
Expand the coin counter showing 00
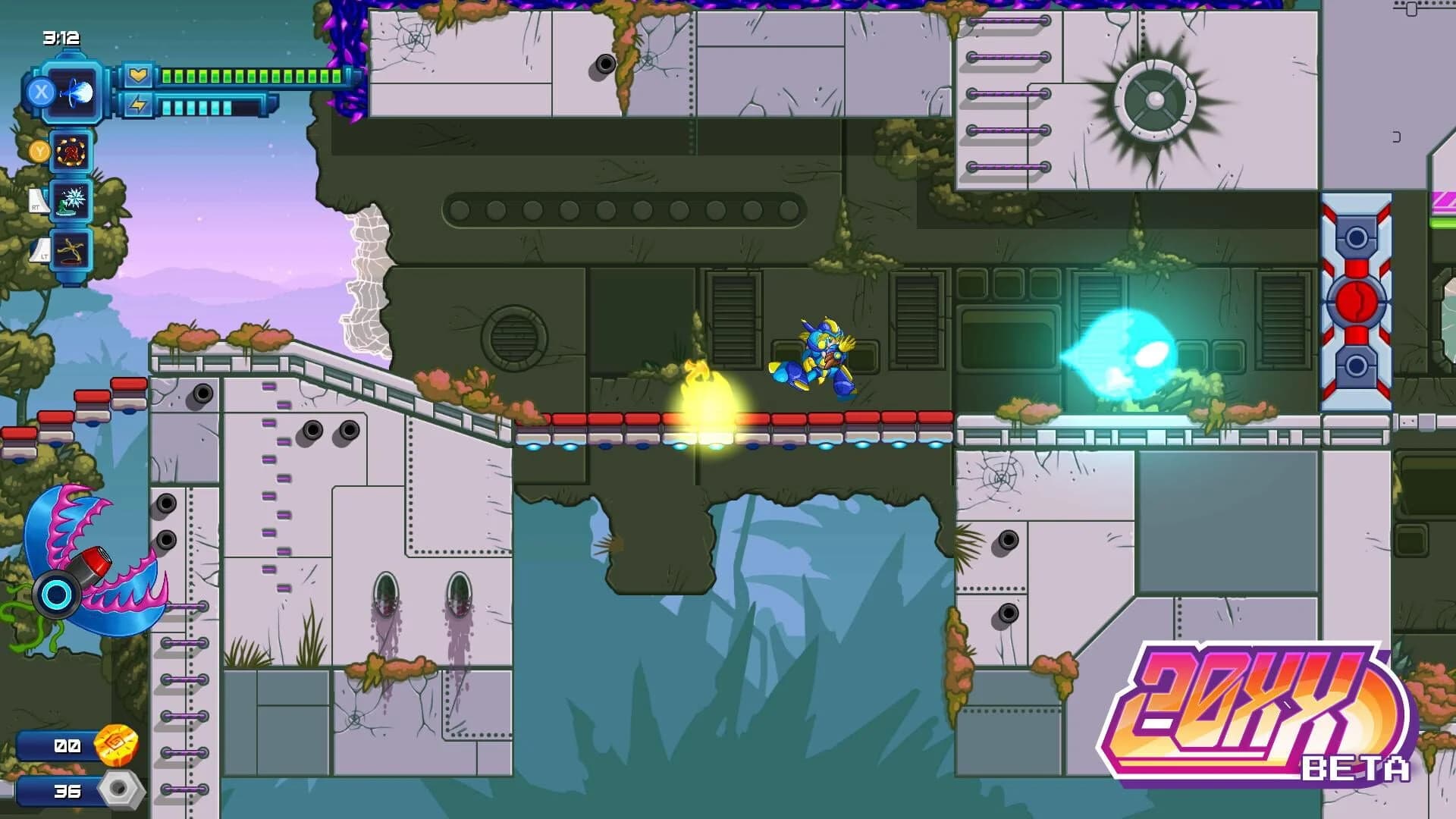pyautogui.click(x=68, y=747)
